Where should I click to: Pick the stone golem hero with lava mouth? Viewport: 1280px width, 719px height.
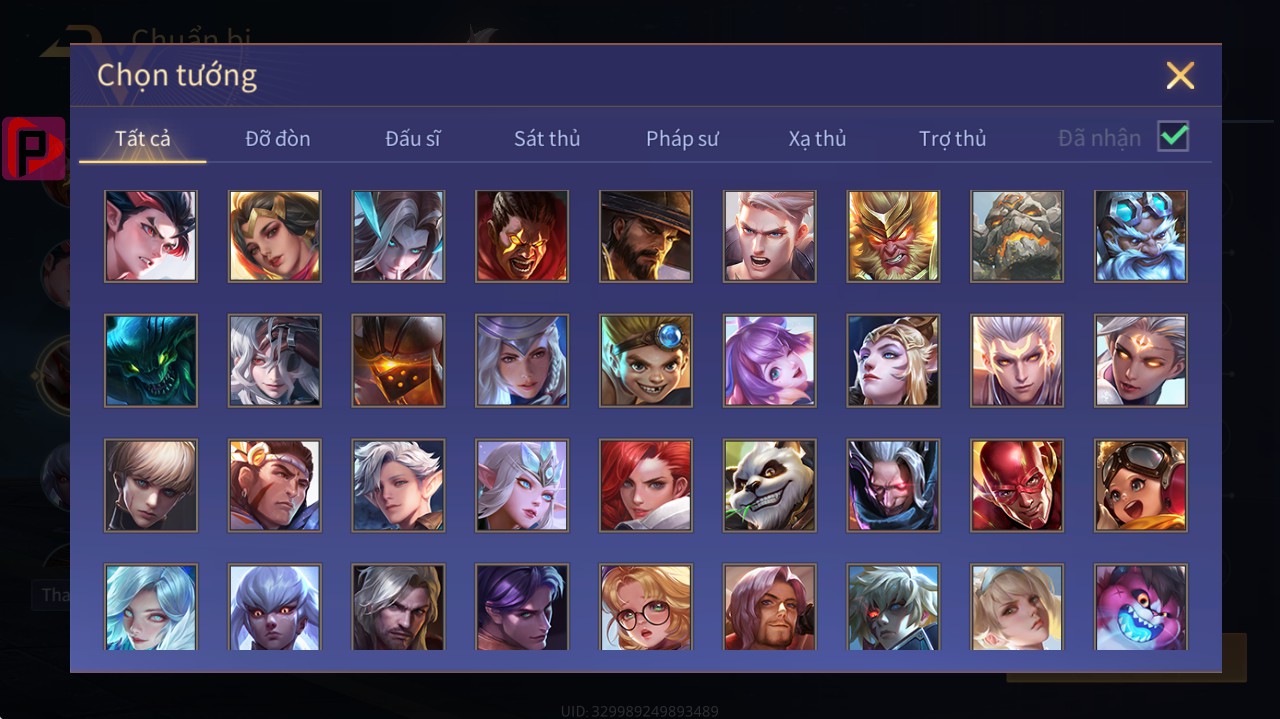coord(1017,236)
